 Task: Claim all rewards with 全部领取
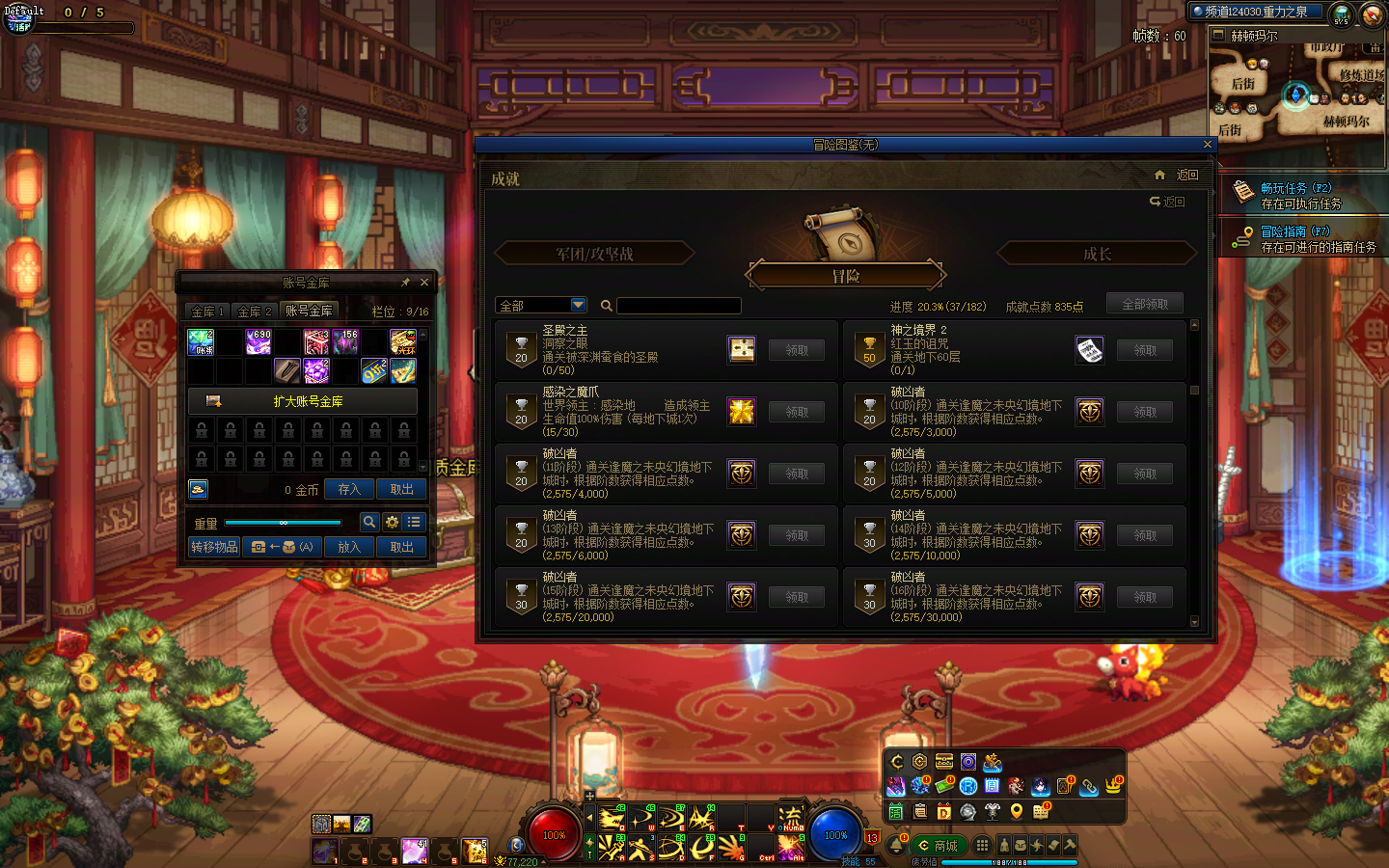tap(1144, 304)
